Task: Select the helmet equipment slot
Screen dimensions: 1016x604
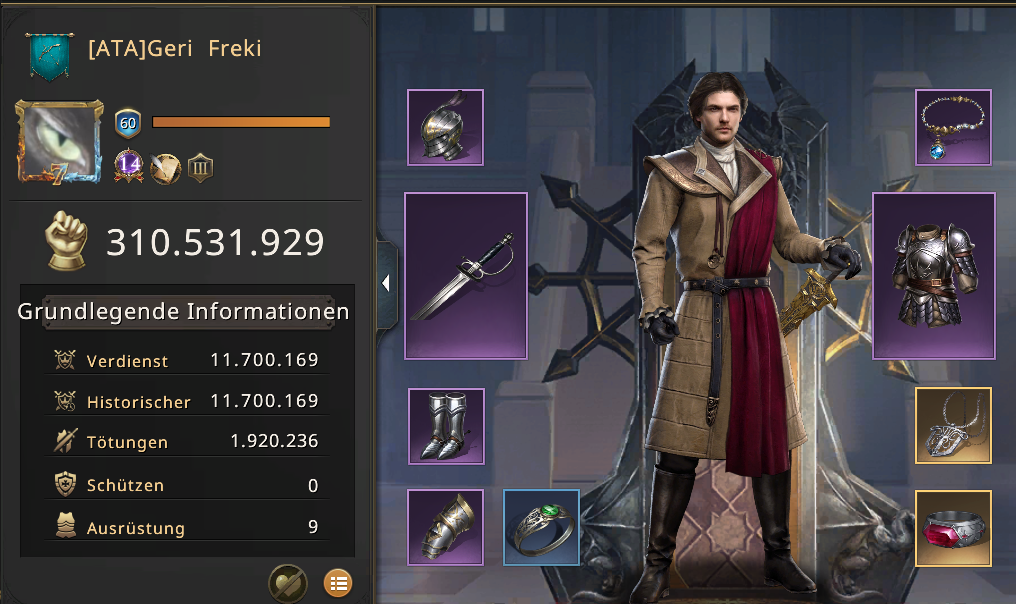Action: [445, 127]
